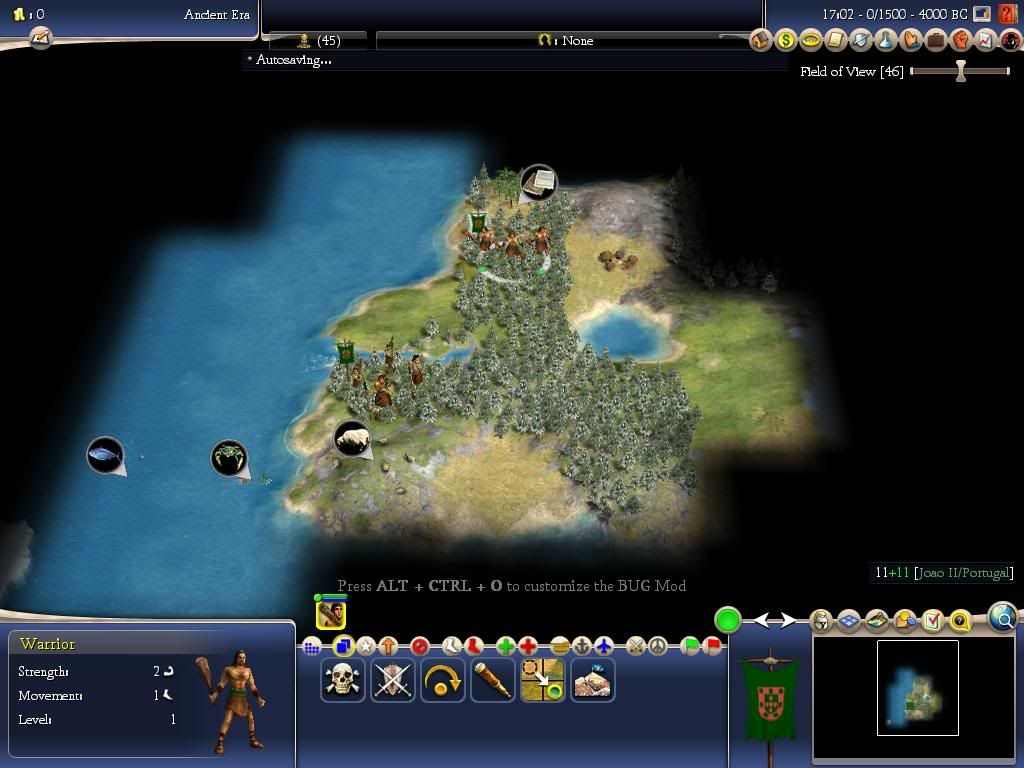Adjust the Field of View slider
Viewport: 1024px width, 768px height.
click(x=960, y=71)
